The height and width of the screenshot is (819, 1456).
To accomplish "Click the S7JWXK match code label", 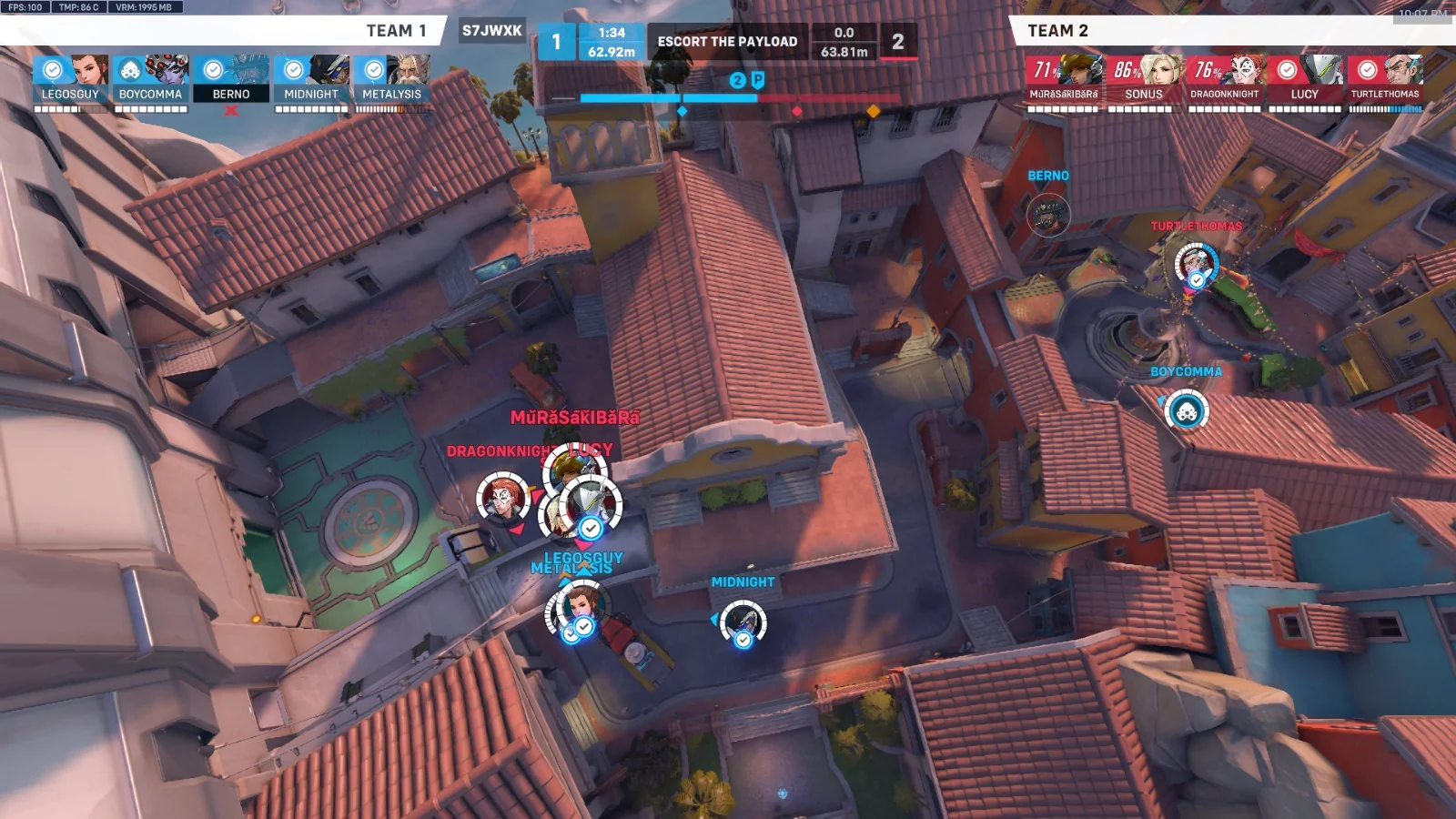I will 492,30.
